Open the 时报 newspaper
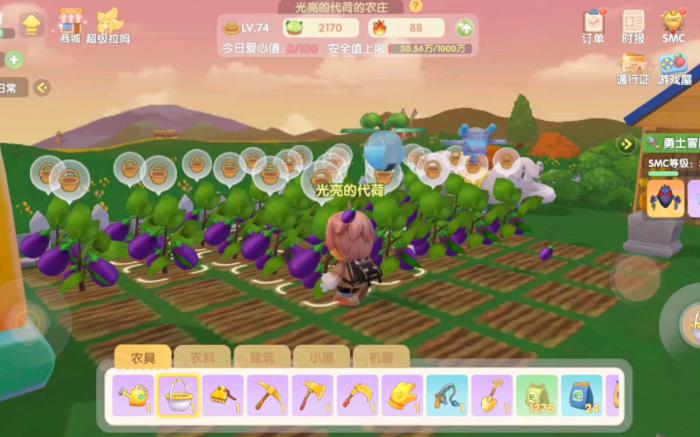 tap(633, 25)
